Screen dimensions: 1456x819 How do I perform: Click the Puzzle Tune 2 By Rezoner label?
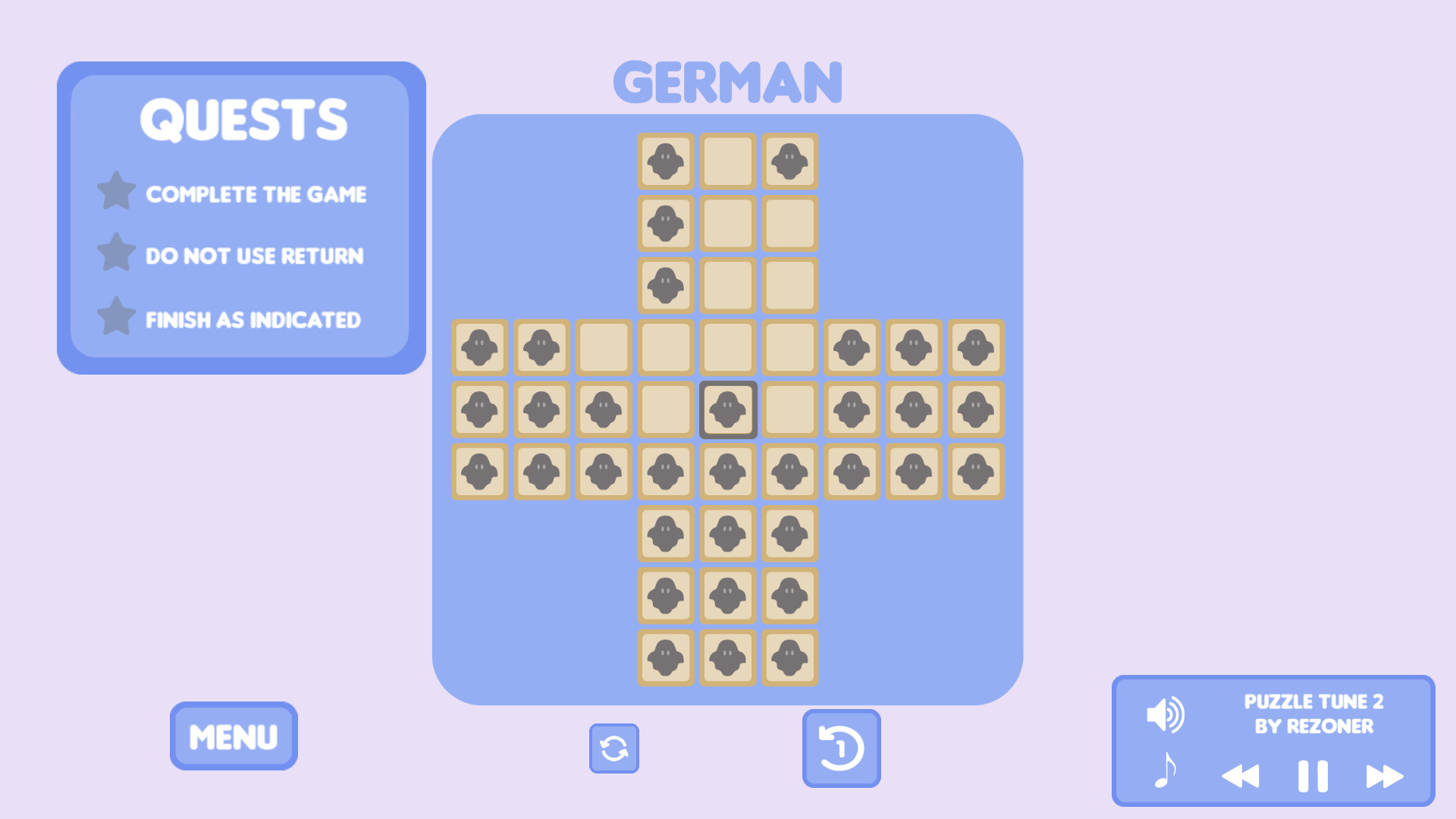pyautogui.click(x=1314, y=714)
